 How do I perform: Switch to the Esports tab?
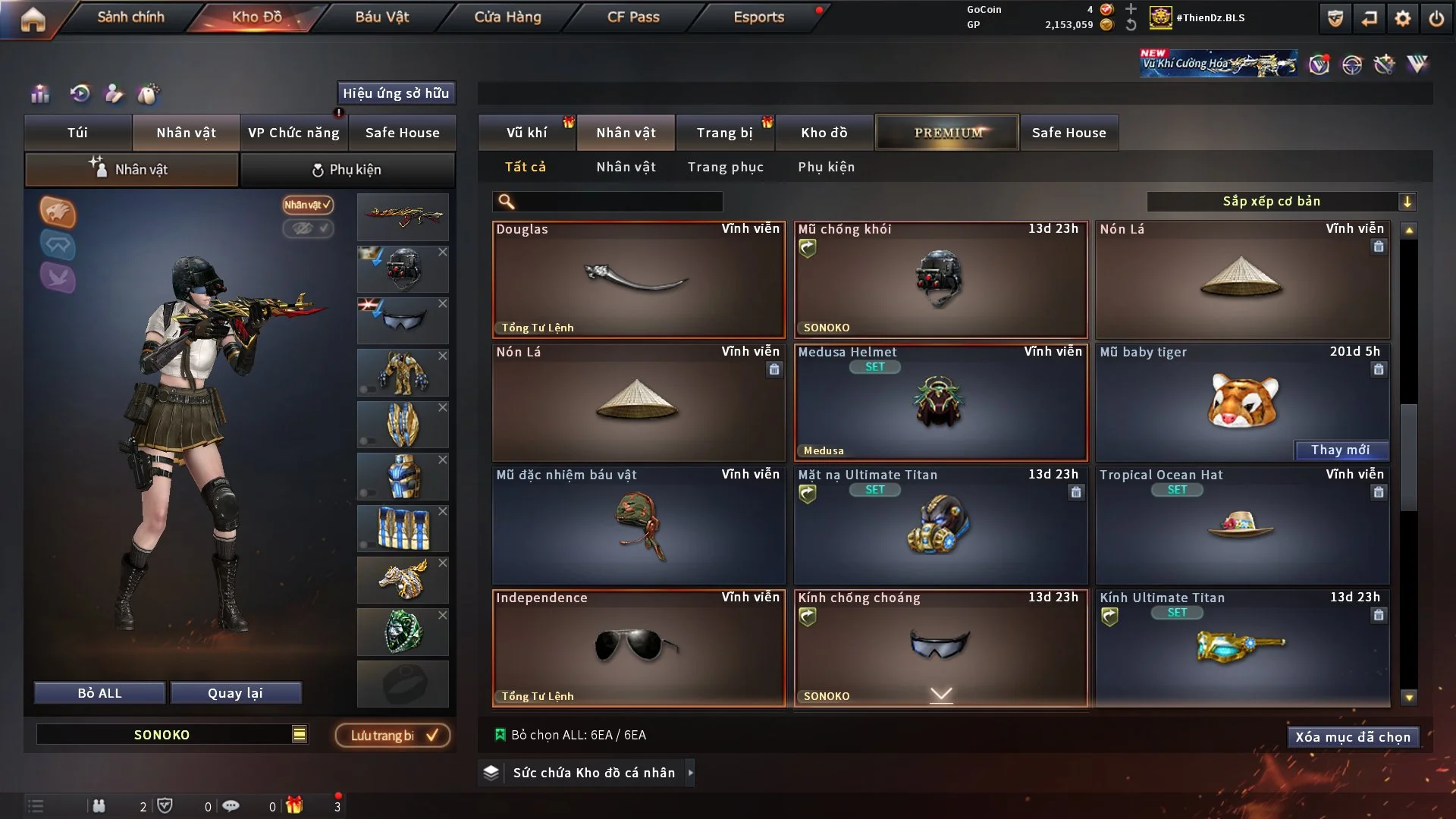[758, 17]
